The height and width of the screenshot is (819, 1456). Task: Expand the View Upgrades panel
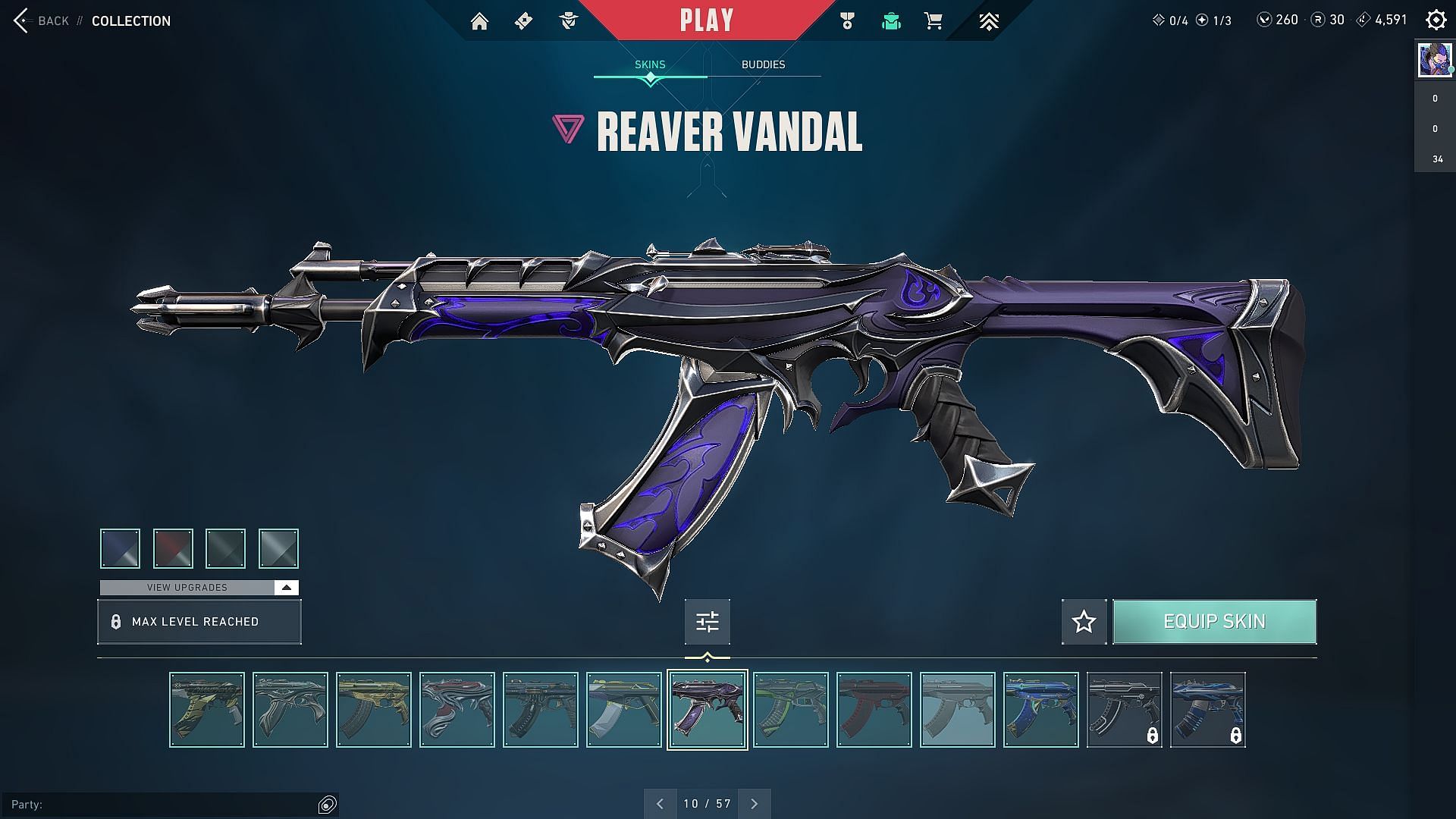pos(199,588)
